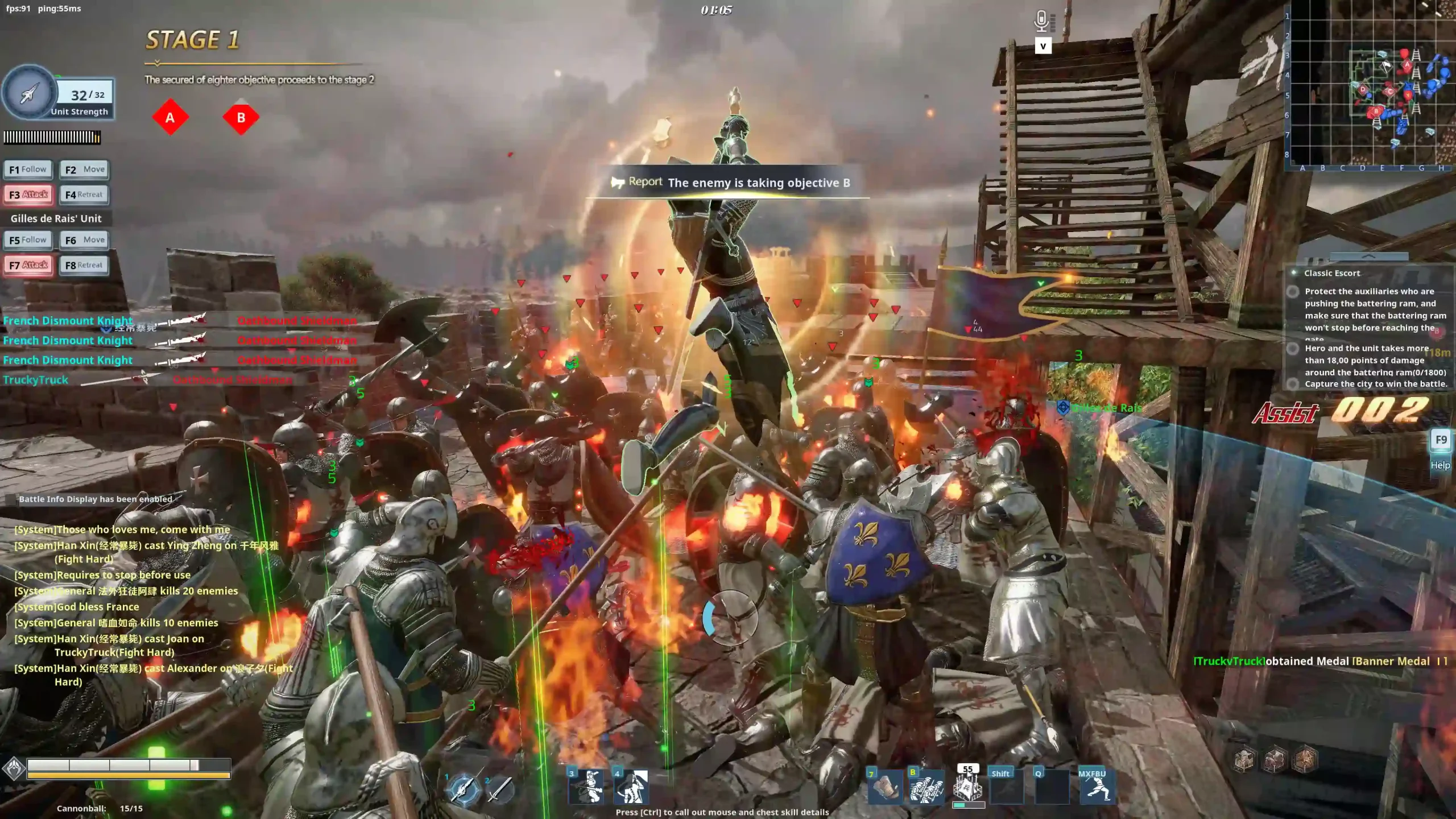Viewport: 1456px width, 819px height.
Task: Choose F8 Retreat for Gilles de Rais' unit
Action: pyautogui.click(x=84, y=265)
